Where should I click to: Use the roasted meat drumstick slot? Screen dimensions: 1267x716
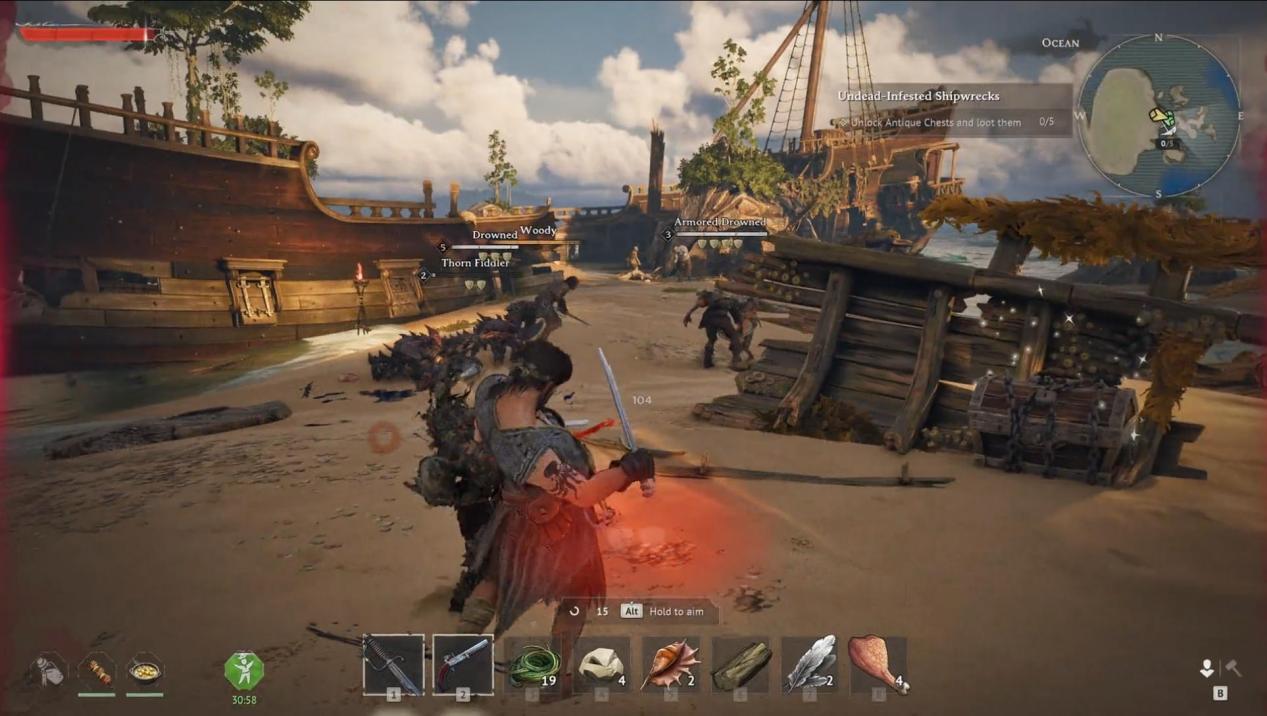tap(878, 665)
